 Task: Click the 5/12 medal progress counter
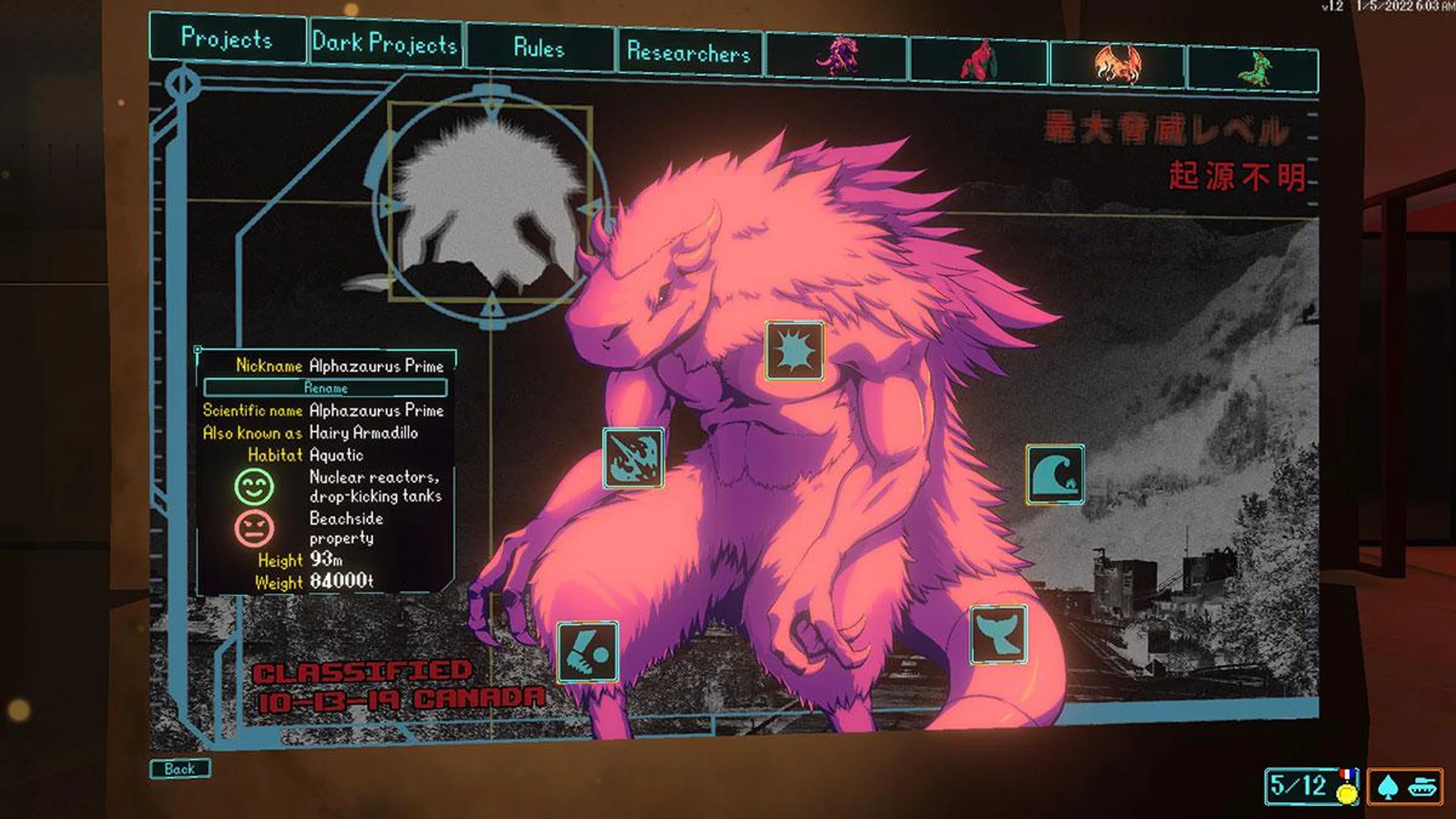coord(1304,787)
